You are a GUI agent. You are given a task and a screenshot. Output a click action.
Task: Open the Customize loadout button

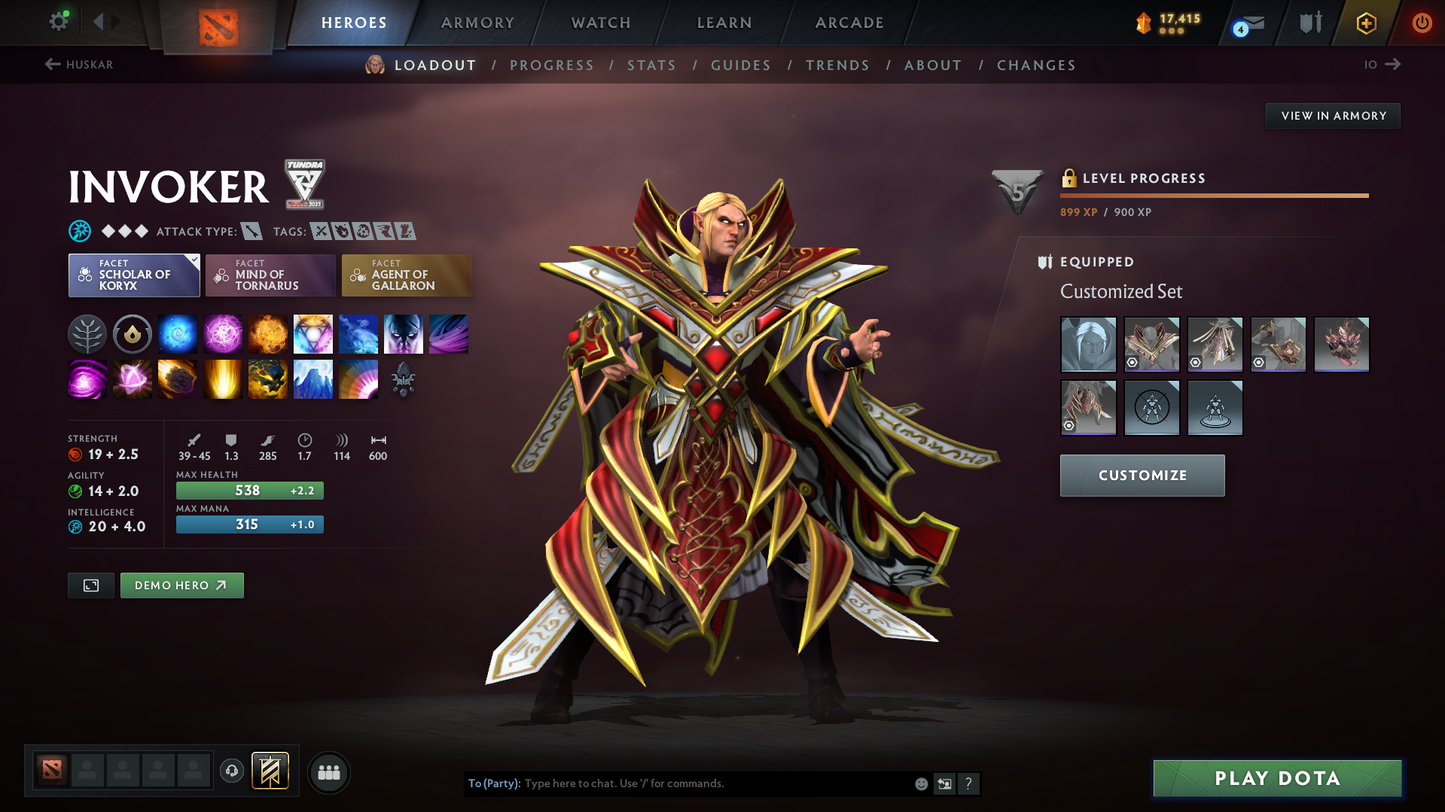1142,475
